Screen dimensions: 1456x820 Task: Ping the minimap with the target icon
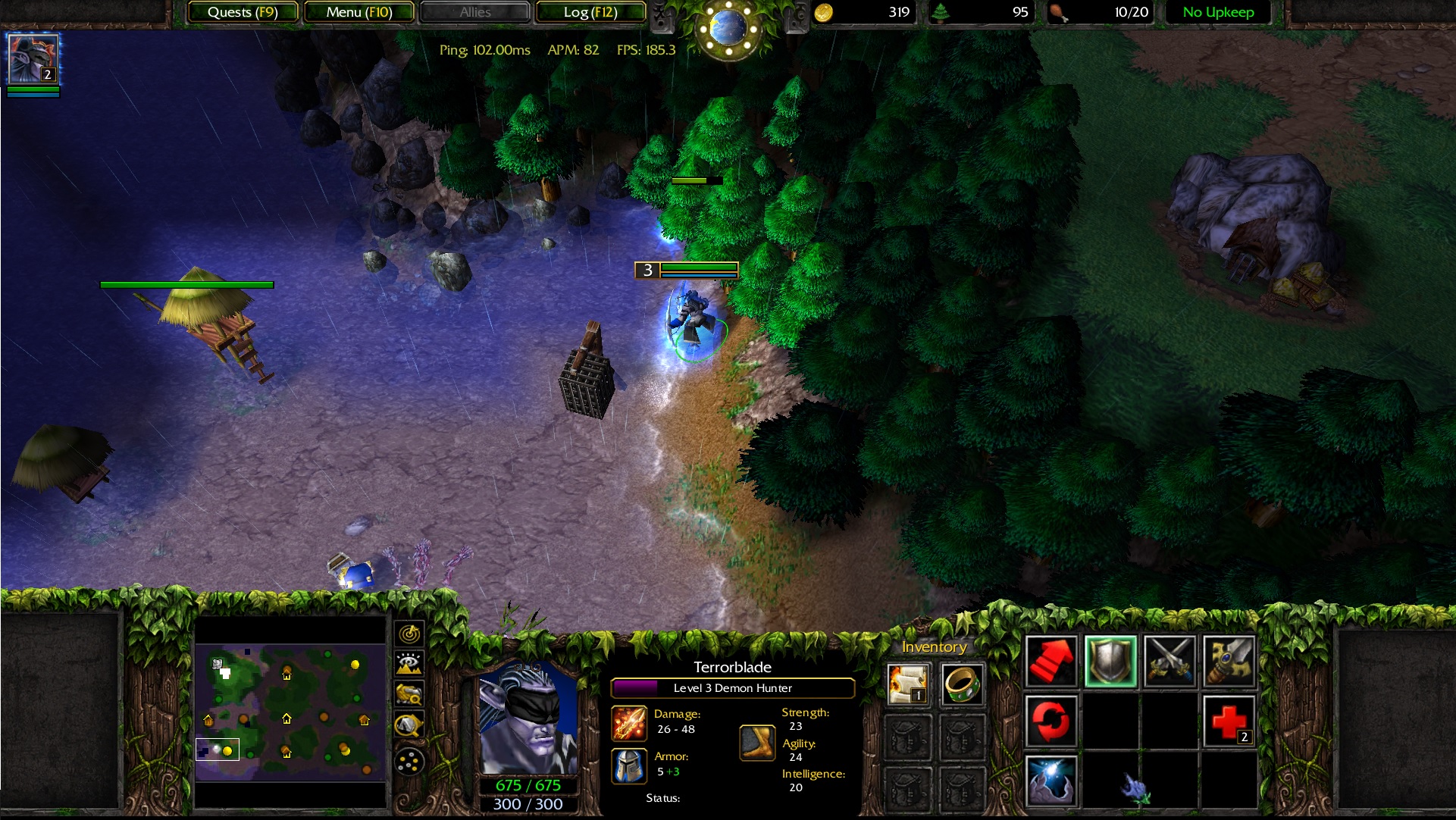(x=408, y=634)
